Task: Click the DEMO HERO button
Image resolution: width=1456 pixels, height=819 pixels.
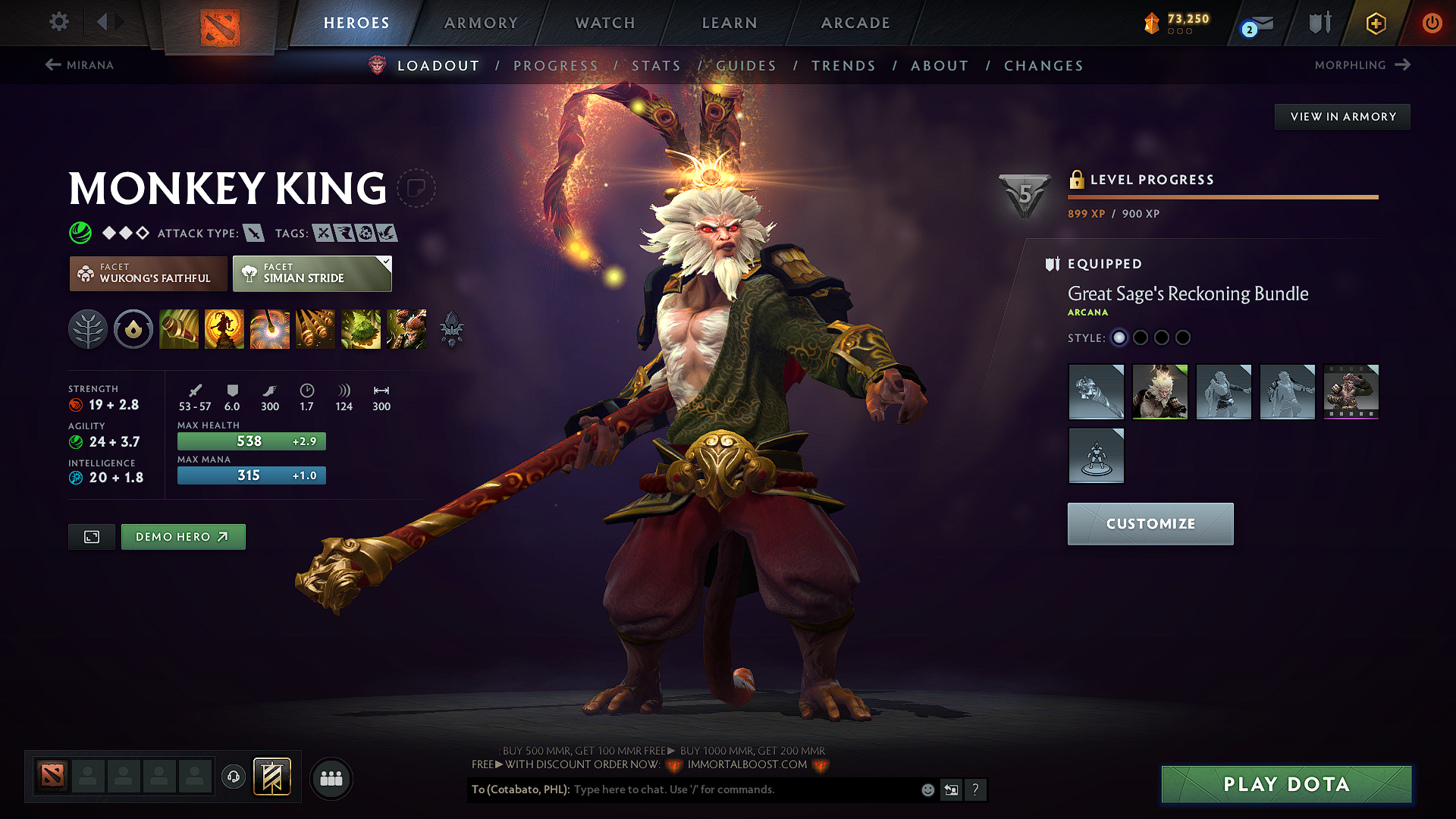Action: coord(183,536)
